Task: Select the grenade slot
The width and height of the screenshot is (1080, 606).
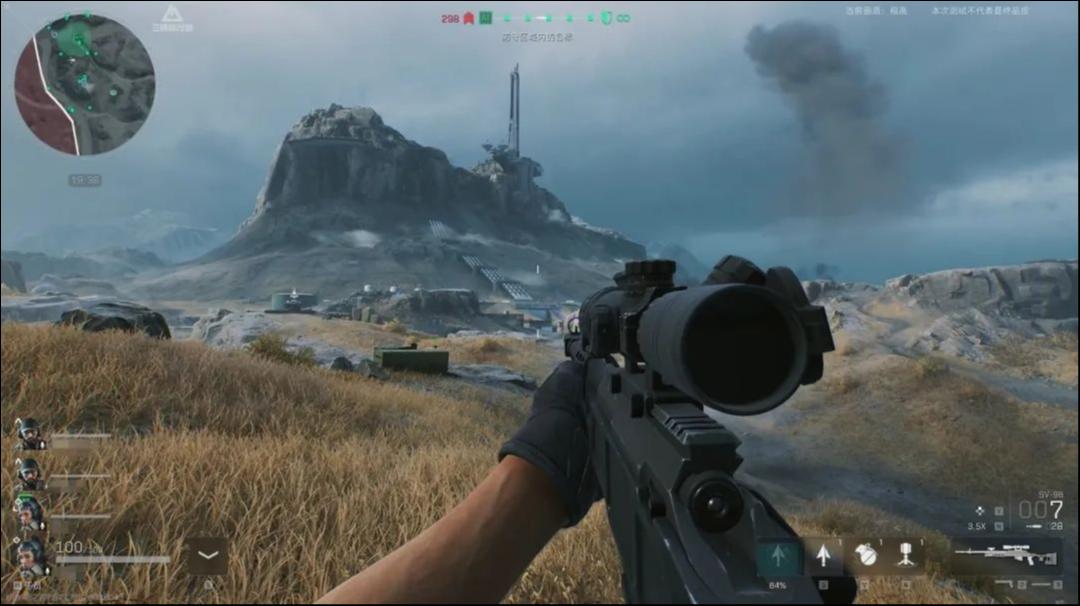Action: coord(866,556)
